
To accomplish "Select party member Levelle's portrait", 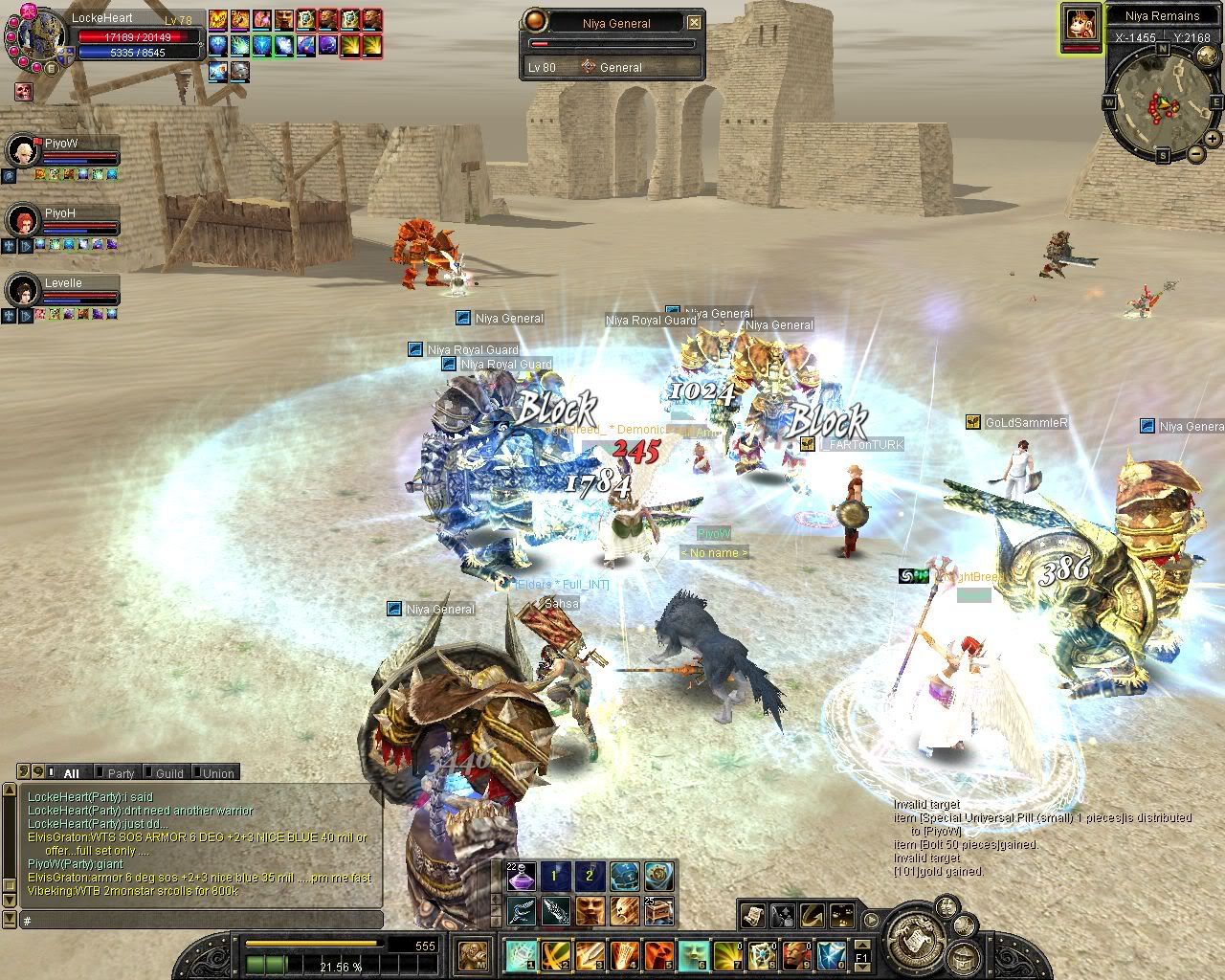I will [x=21, y=289].
